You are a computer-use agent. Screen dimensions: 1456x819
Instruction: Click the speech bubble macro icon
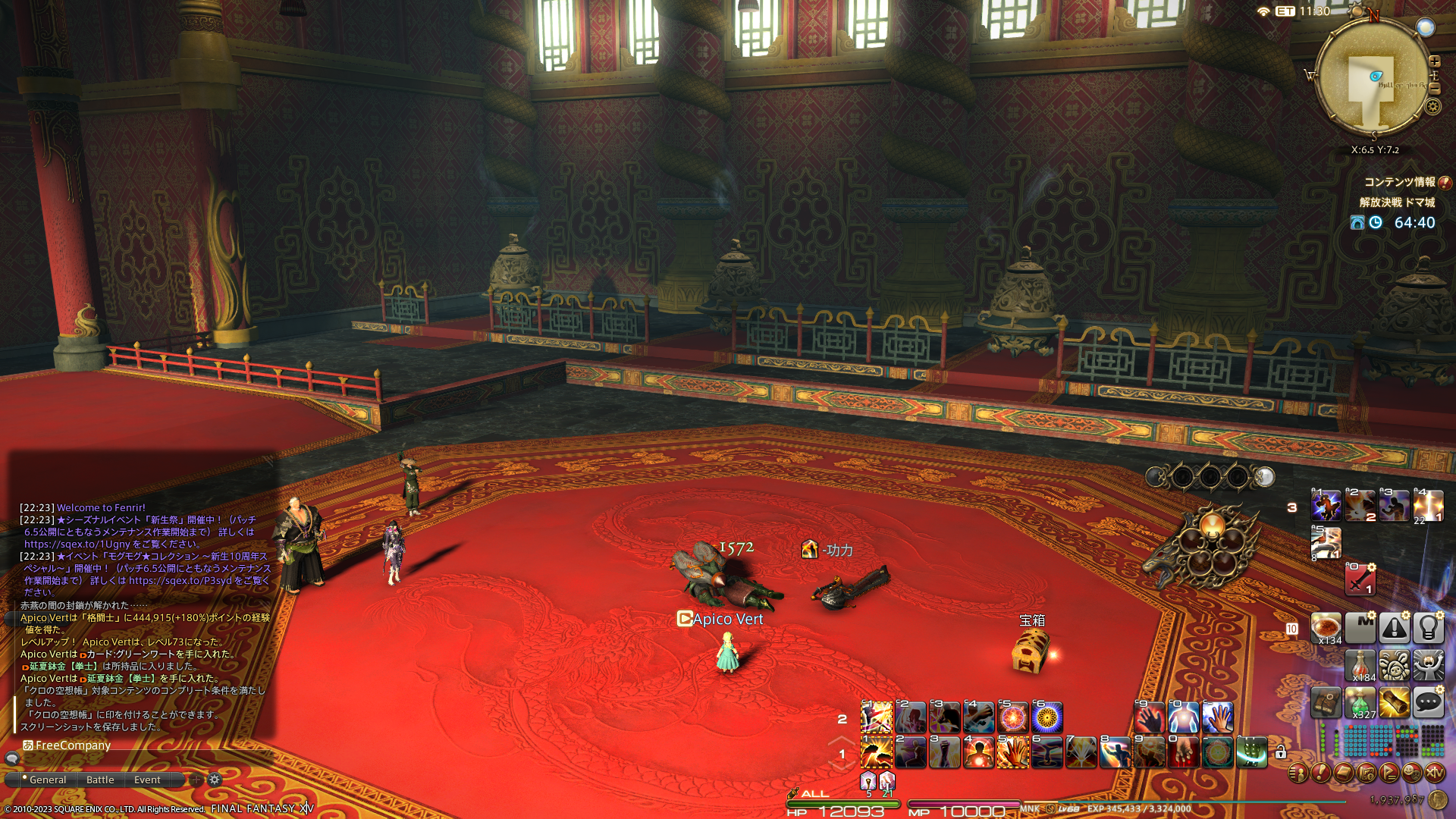point(1428,703)
